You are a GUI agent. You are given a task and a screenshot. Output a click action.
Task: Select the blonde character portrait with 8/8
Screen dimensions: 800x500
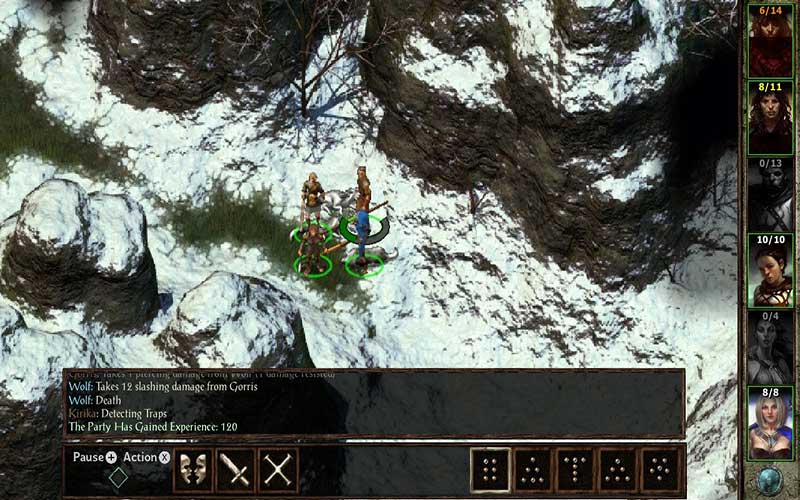click(770, 424)
